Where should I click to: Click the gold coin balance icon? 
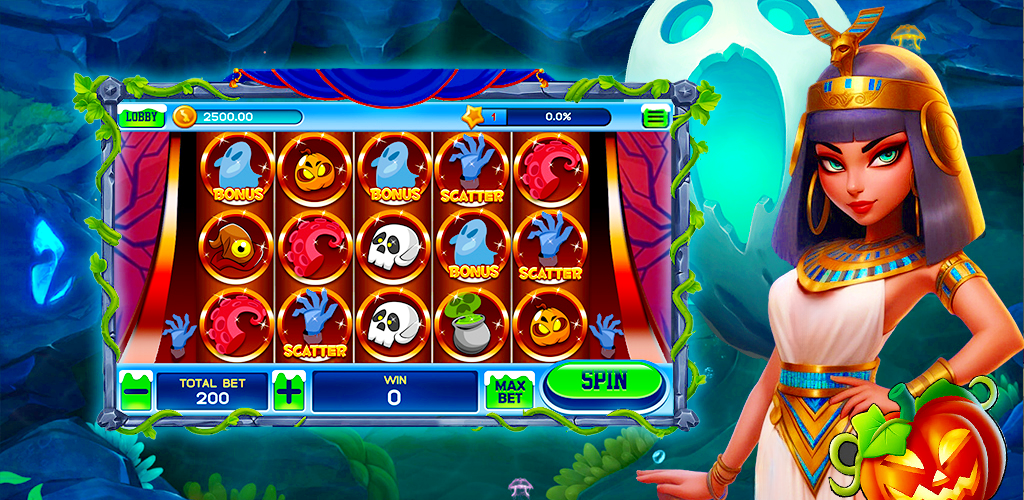pos(185,117)
